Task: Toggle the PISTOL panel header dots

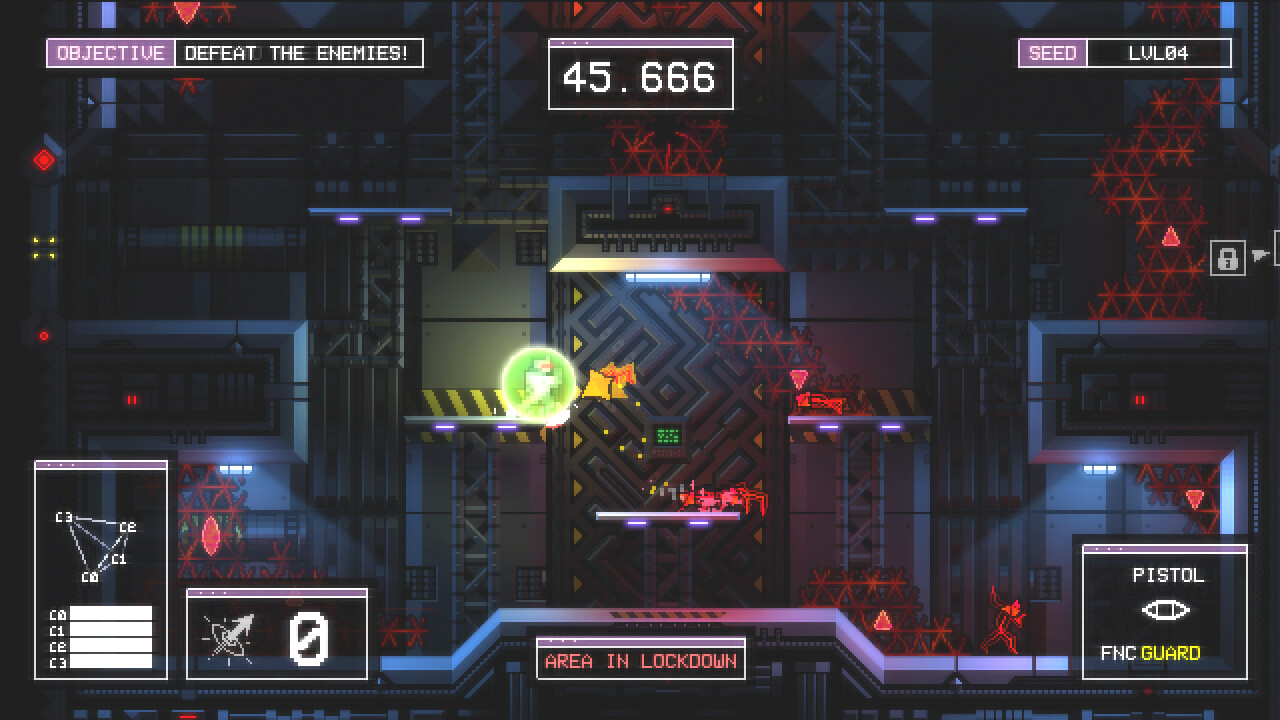Action: 1110,550
